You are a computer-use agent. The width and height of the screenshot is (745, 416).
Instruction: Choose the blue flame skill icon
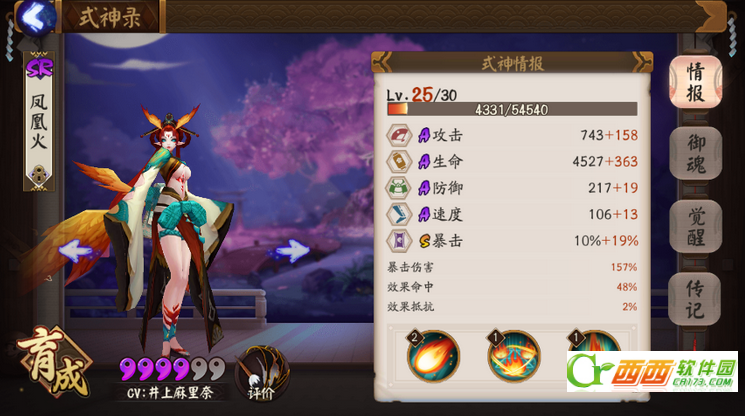coord(514,355)
